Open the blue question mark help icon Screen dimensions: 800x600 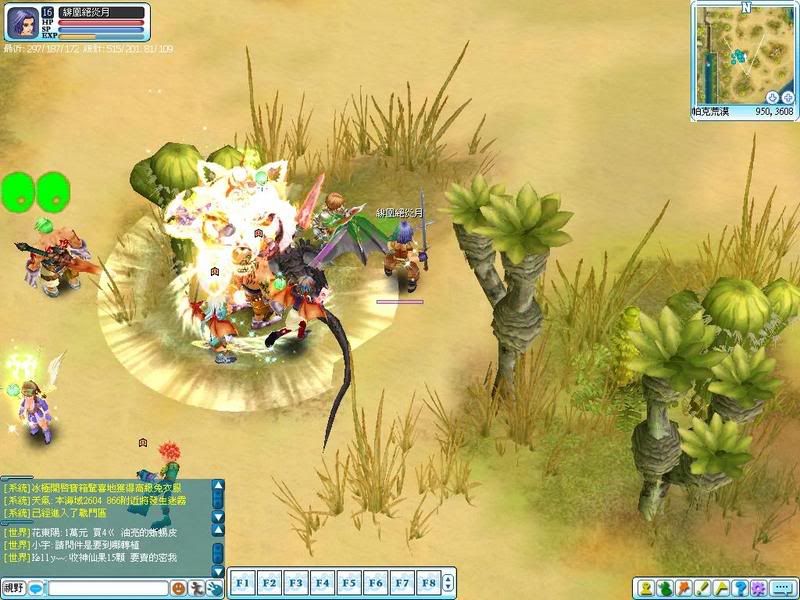pos(740,588)
